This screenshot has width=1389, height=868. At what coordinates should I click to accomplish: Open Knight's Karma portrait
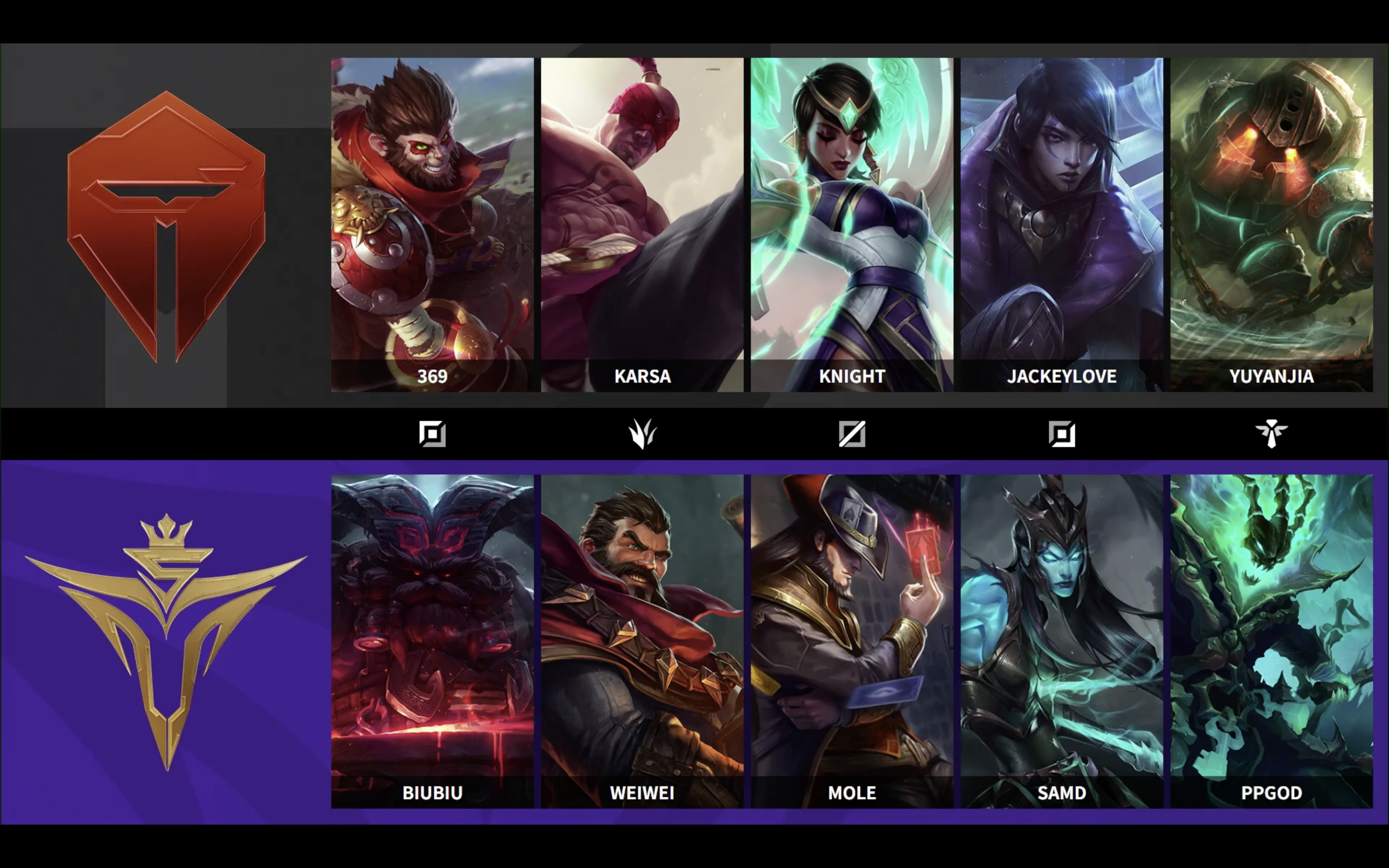852,218
